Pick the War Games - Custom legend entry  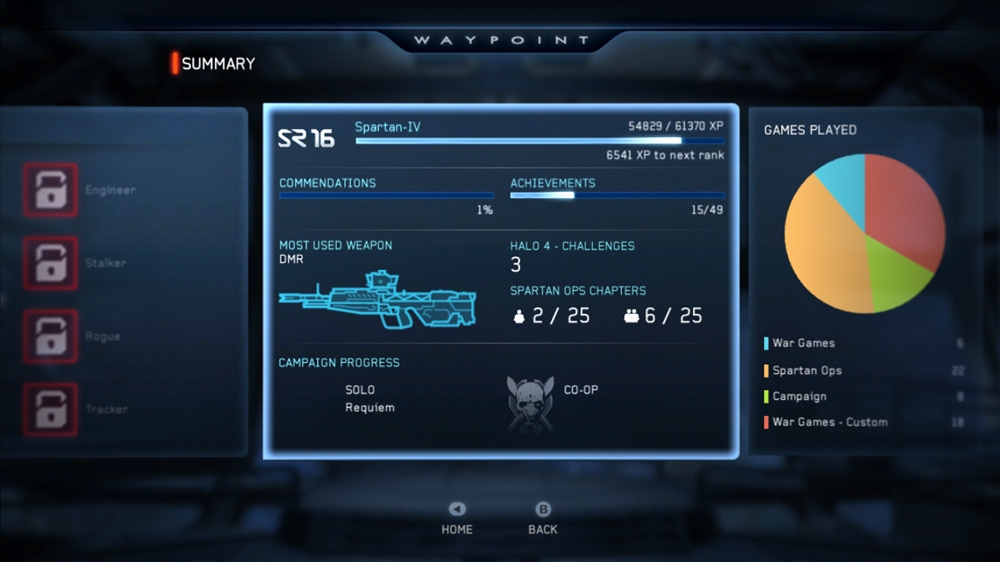tap(829, 422)
